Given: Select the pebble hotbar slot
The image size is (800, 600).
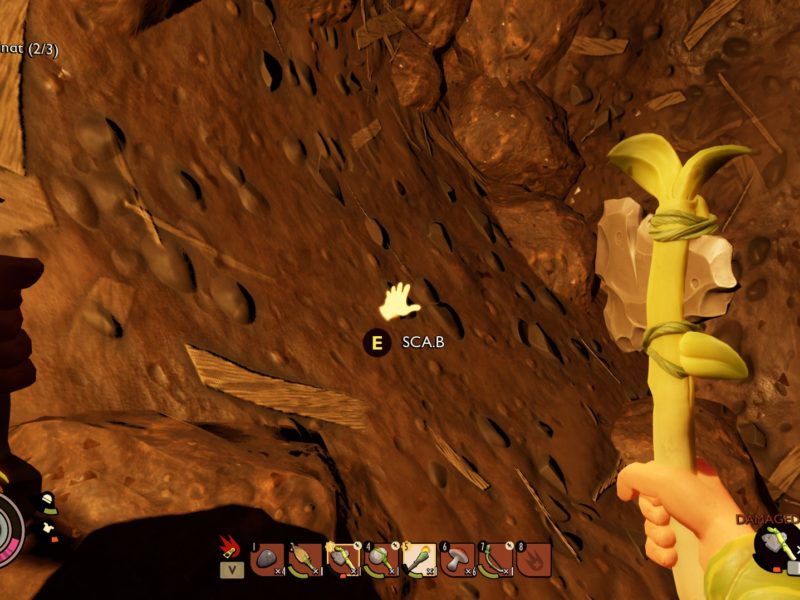Looking at the screenshot, I should click(268, 560).
